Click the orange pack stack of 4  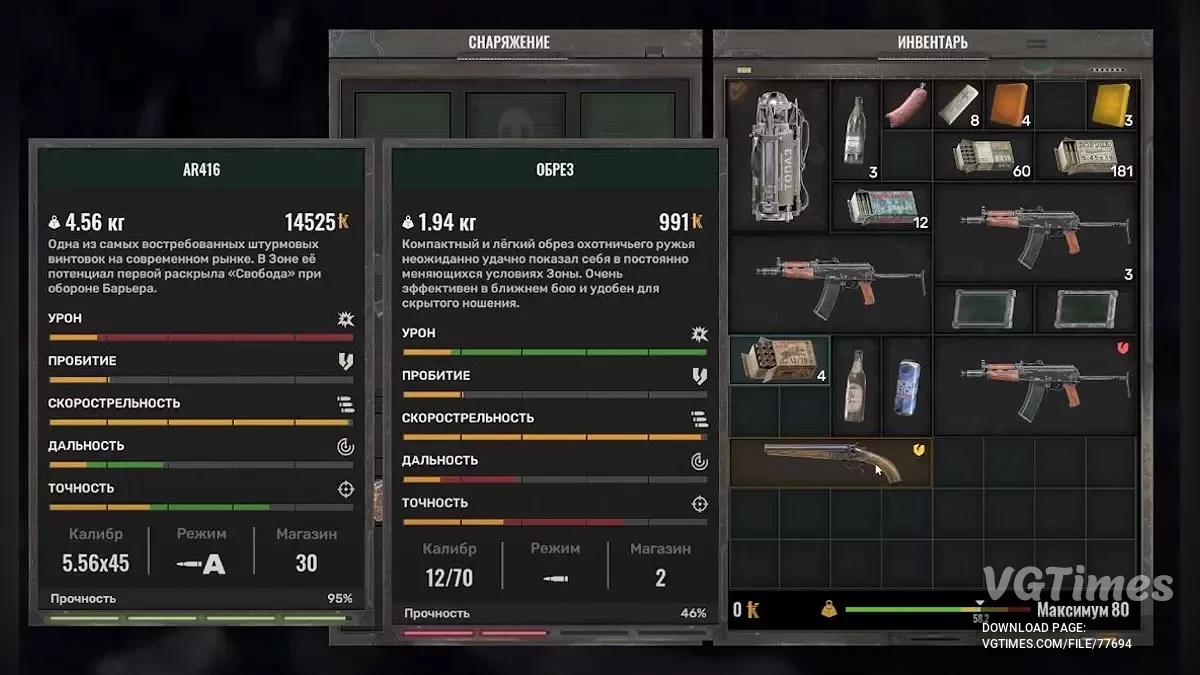[x=1008, y=105]
